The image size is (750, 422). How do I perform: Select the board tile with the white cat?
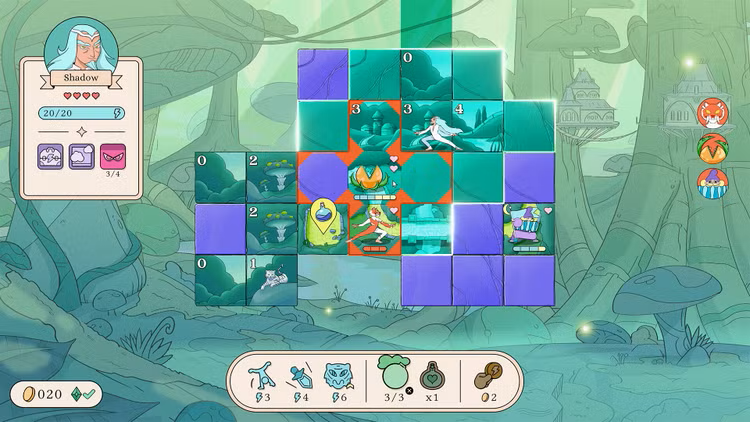(271, 280)
